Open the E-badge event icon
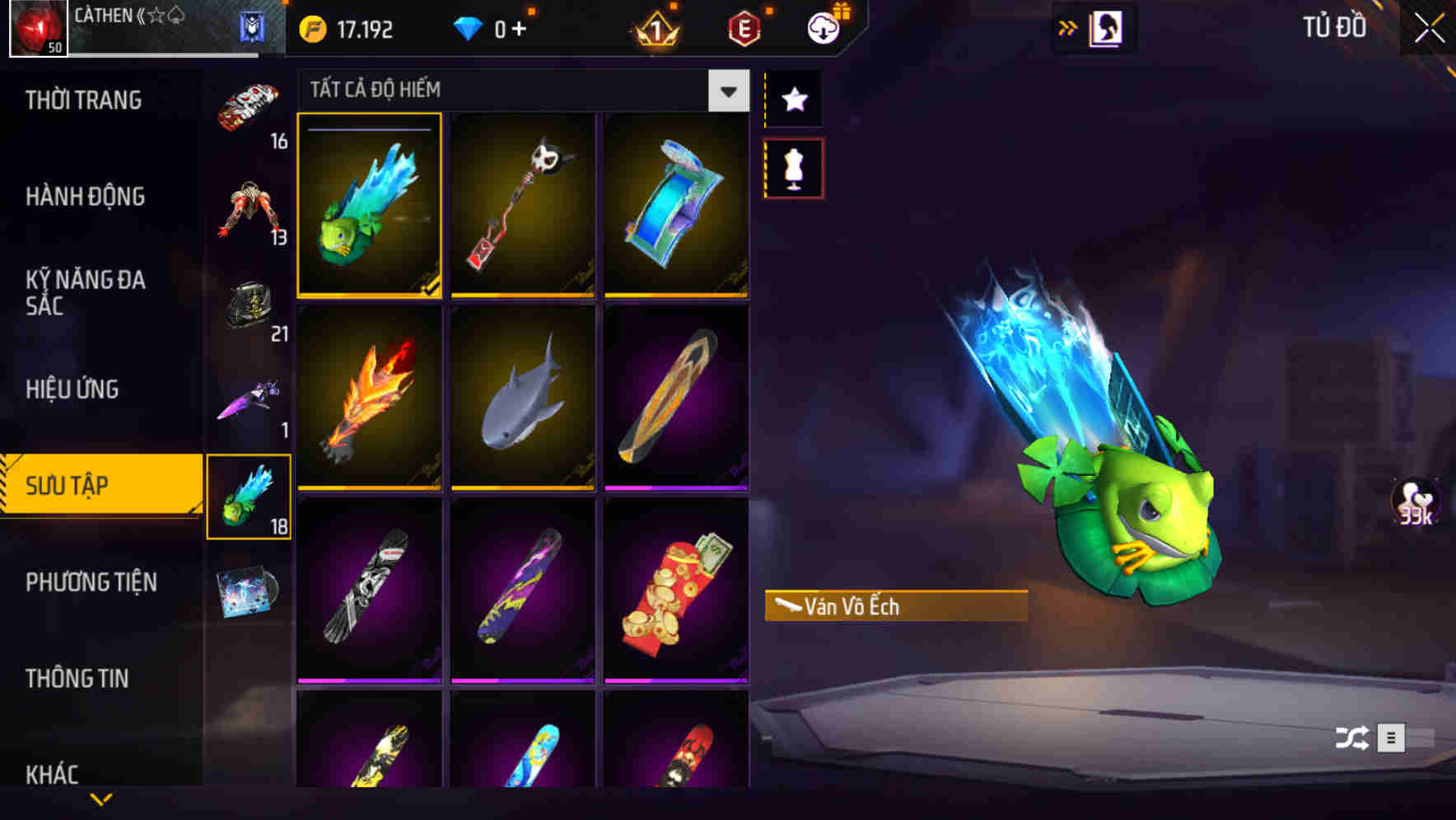 (x=743, y=27)
